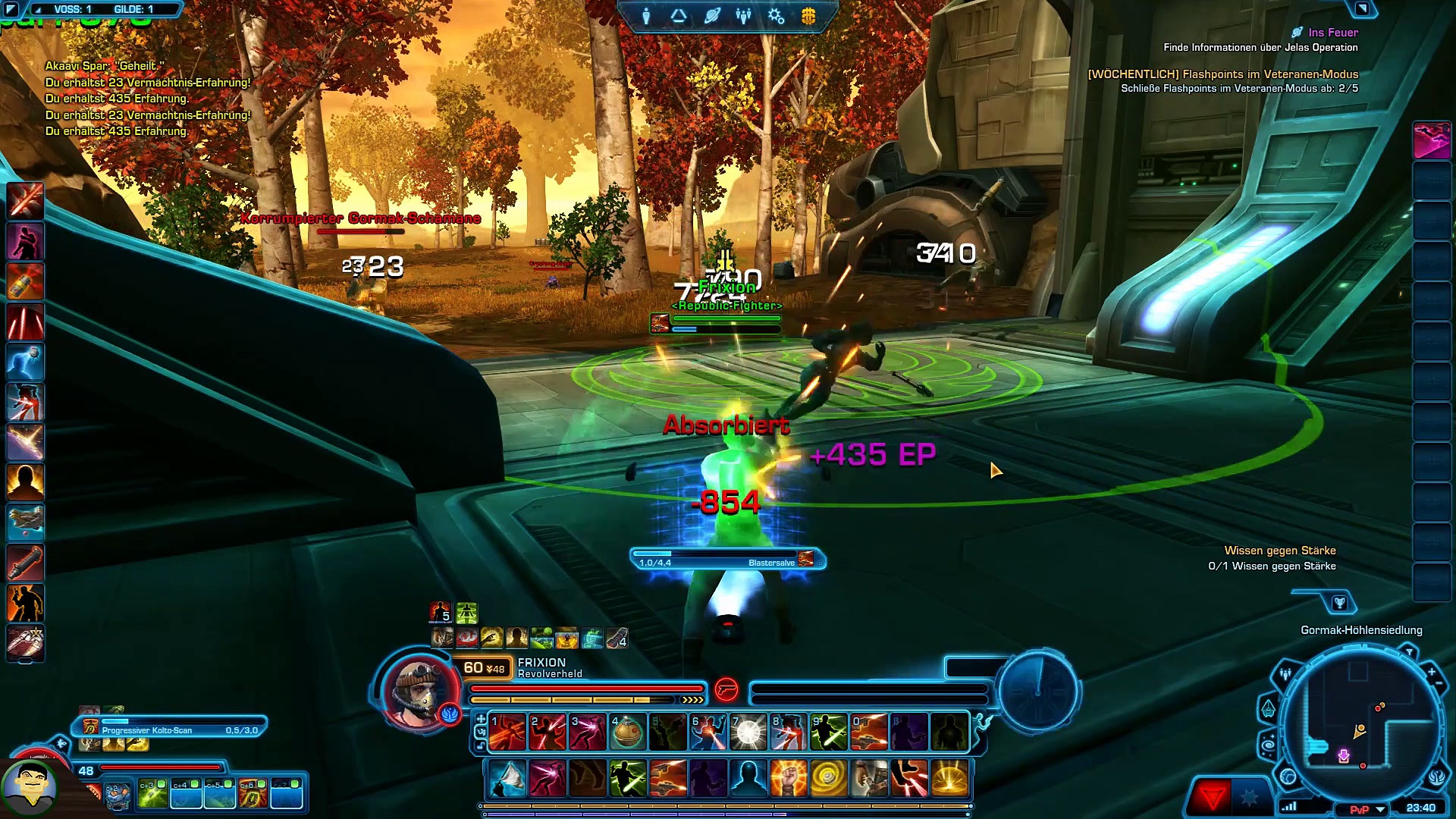
Task: Use the white flag ability
Action: pos(507,779)
